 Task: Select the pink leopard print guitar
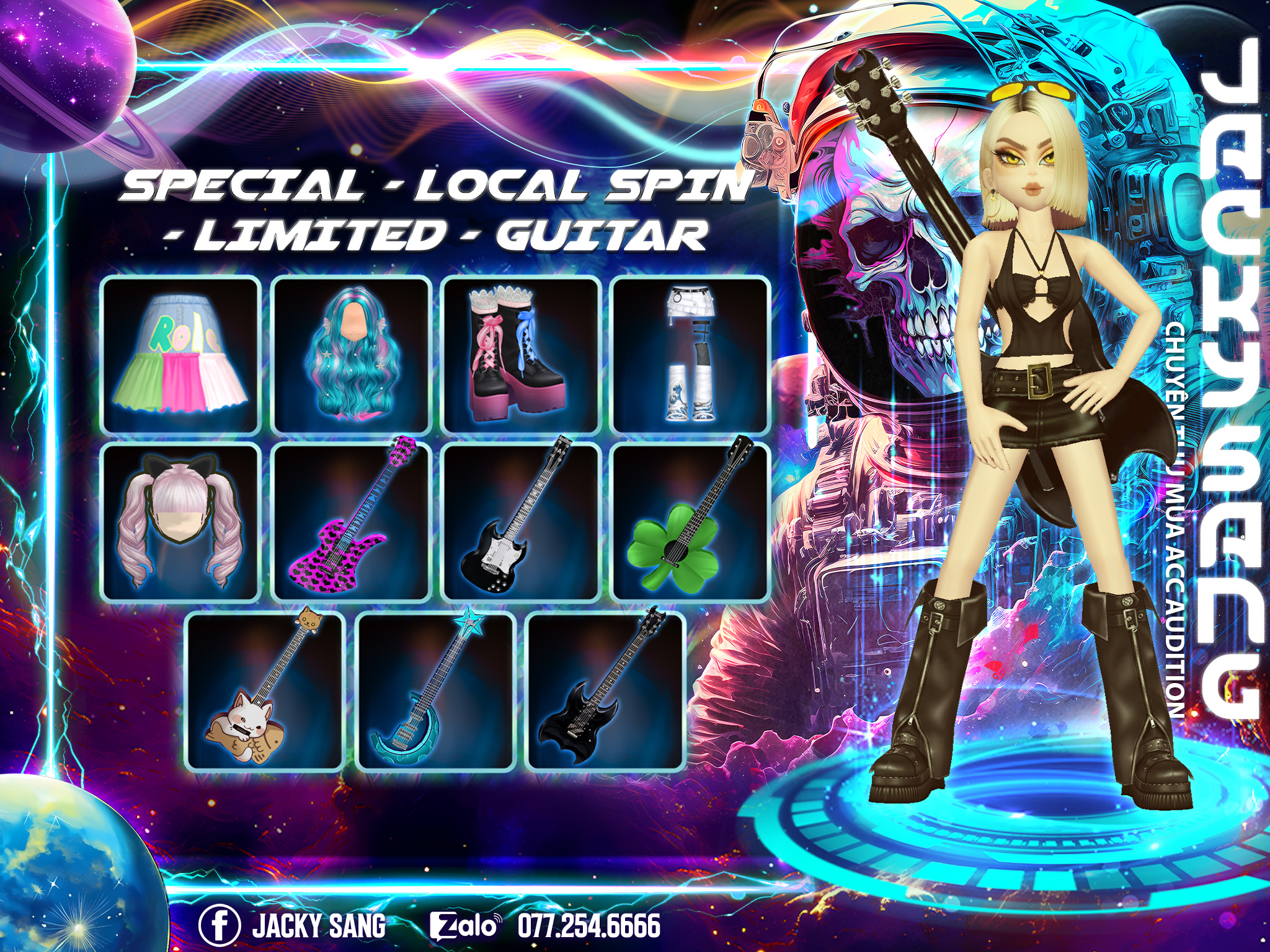tap(351, 522)
